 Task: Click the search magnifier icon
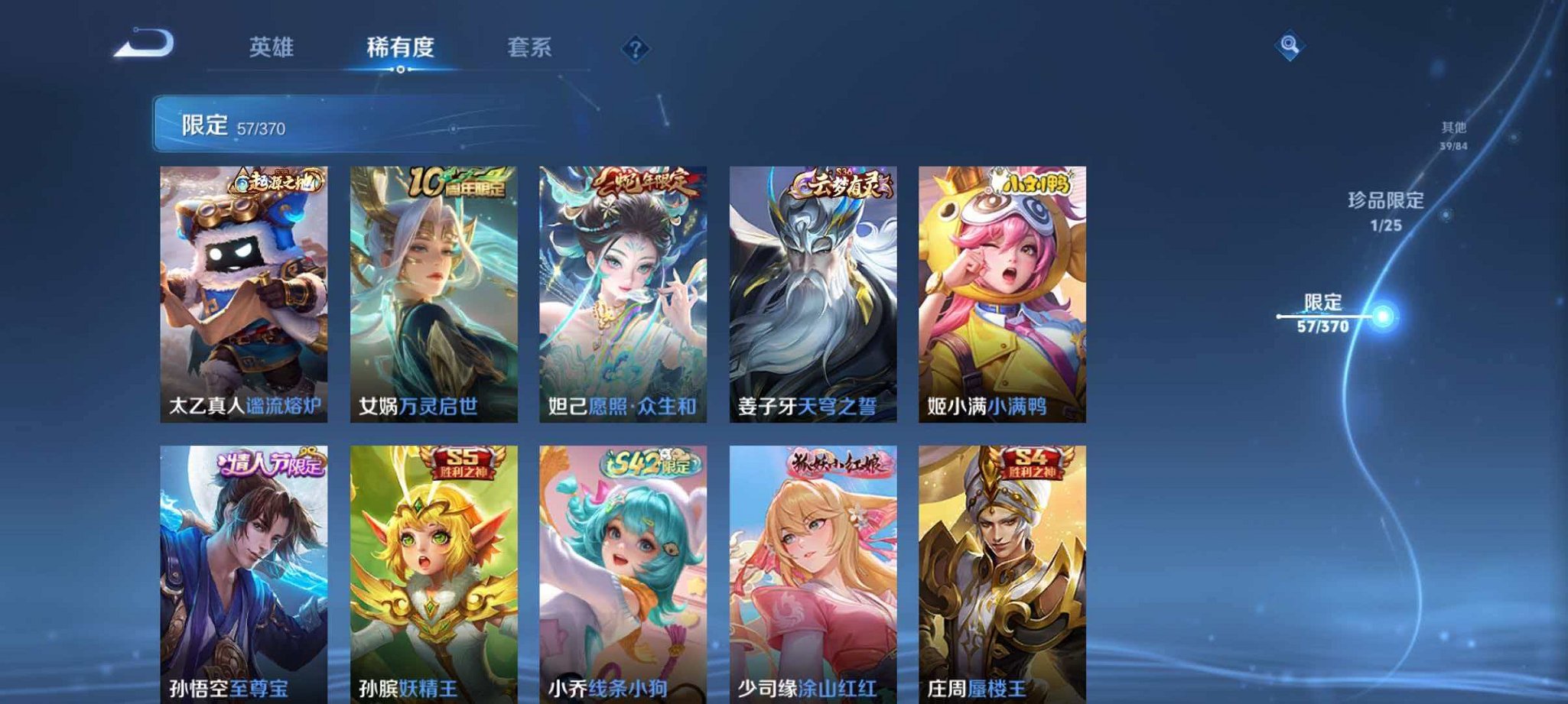pos(1291,46)
